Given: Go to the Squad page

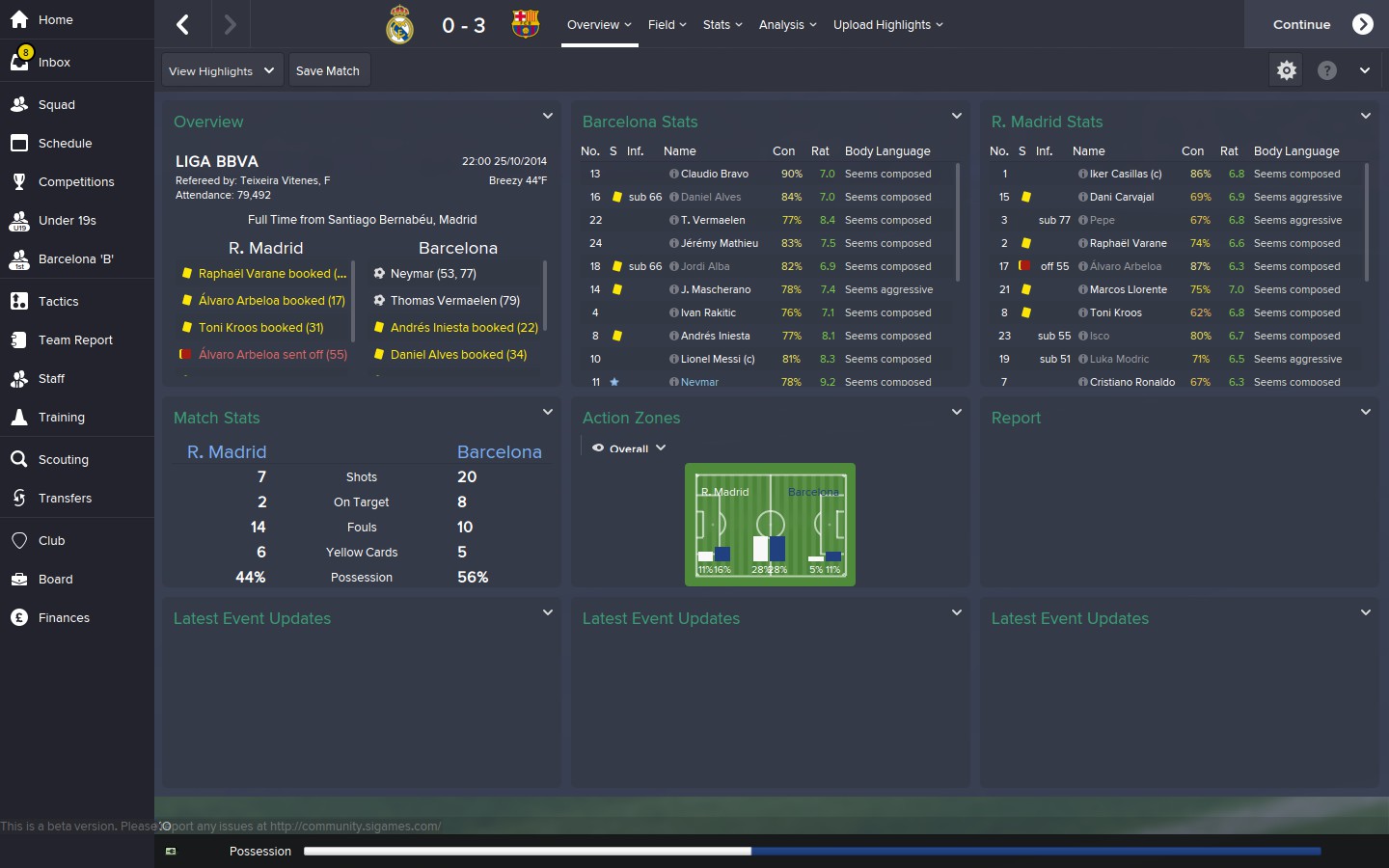Looking at the screenshot, I should click(56, 104).
